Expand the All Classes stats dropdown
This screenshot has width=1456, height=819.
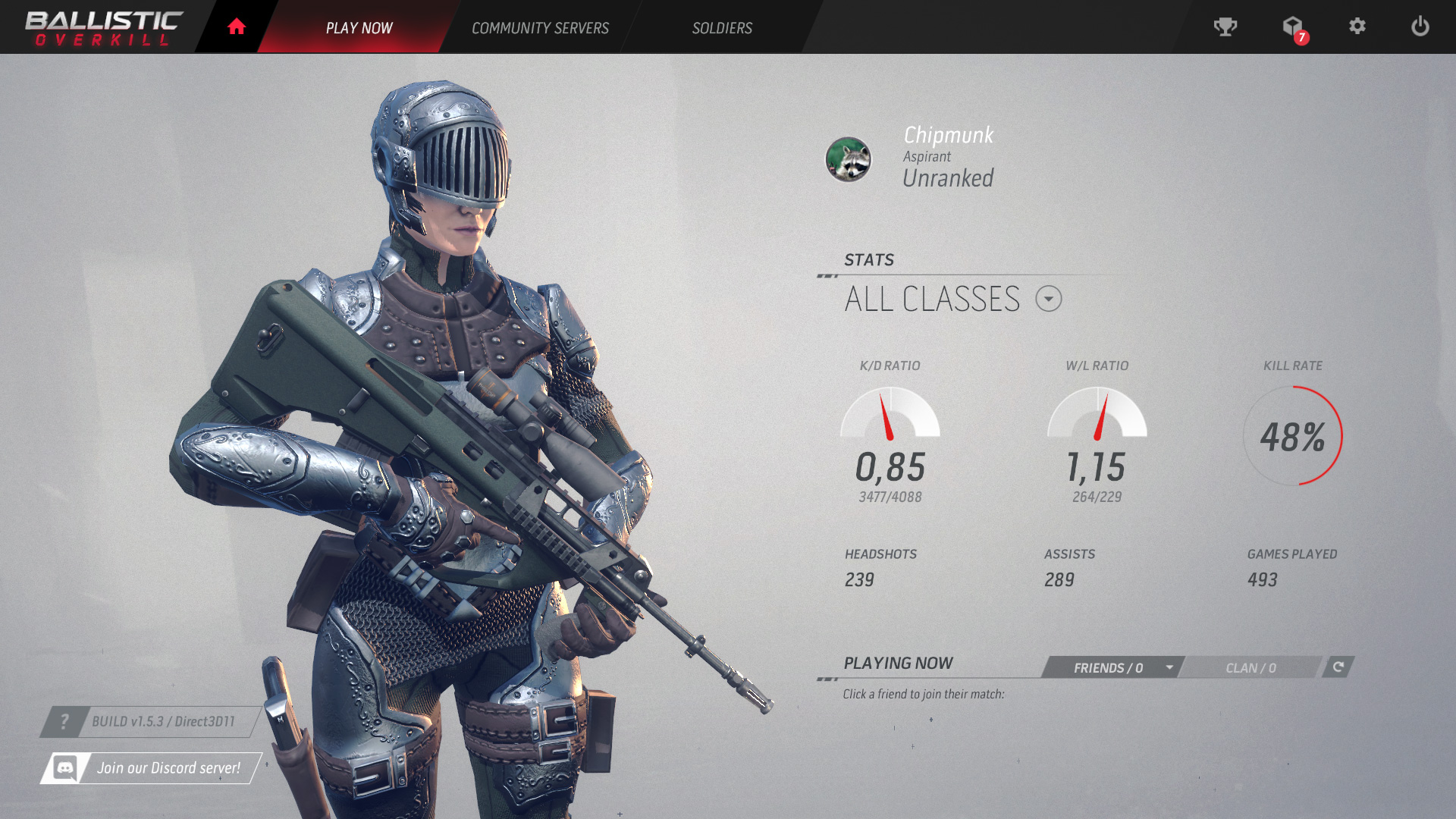click(1049, 299)
